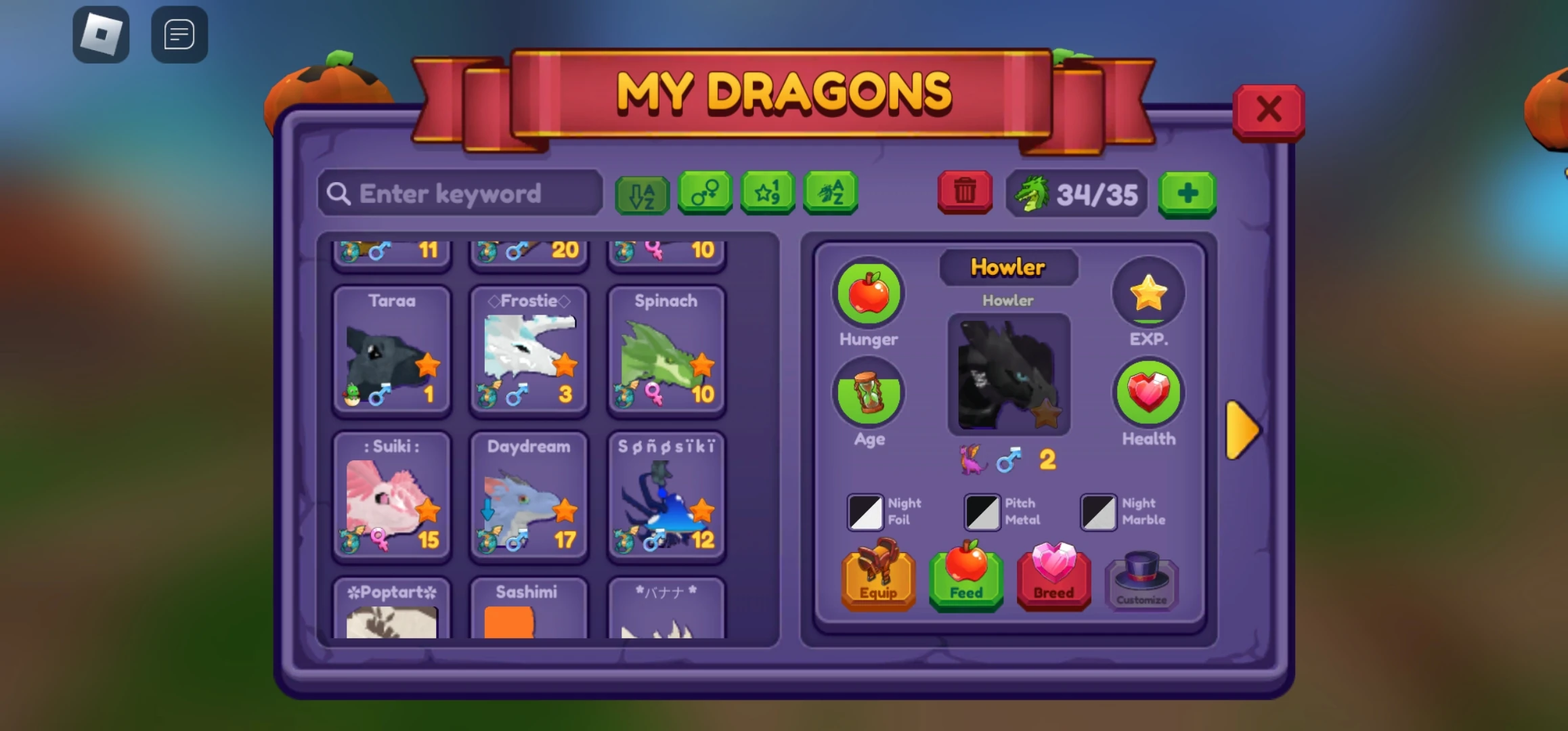The height and width of the screenshot is (731, 1568).
Task: Click the EXP star icon
Action: coord(1148,292)
